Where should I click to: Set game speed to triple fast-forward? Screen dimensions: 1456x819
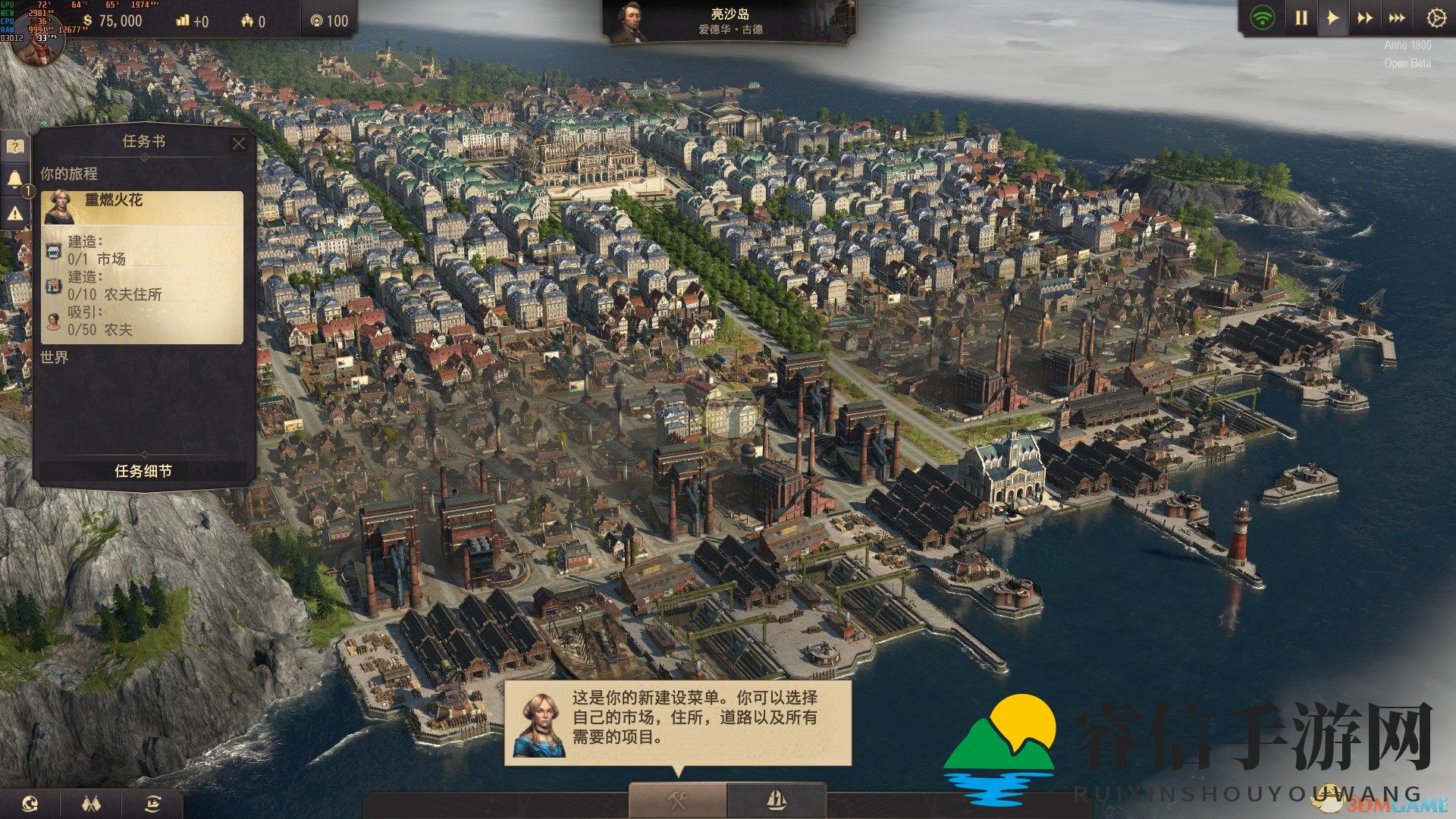(x=1396, y=18)
